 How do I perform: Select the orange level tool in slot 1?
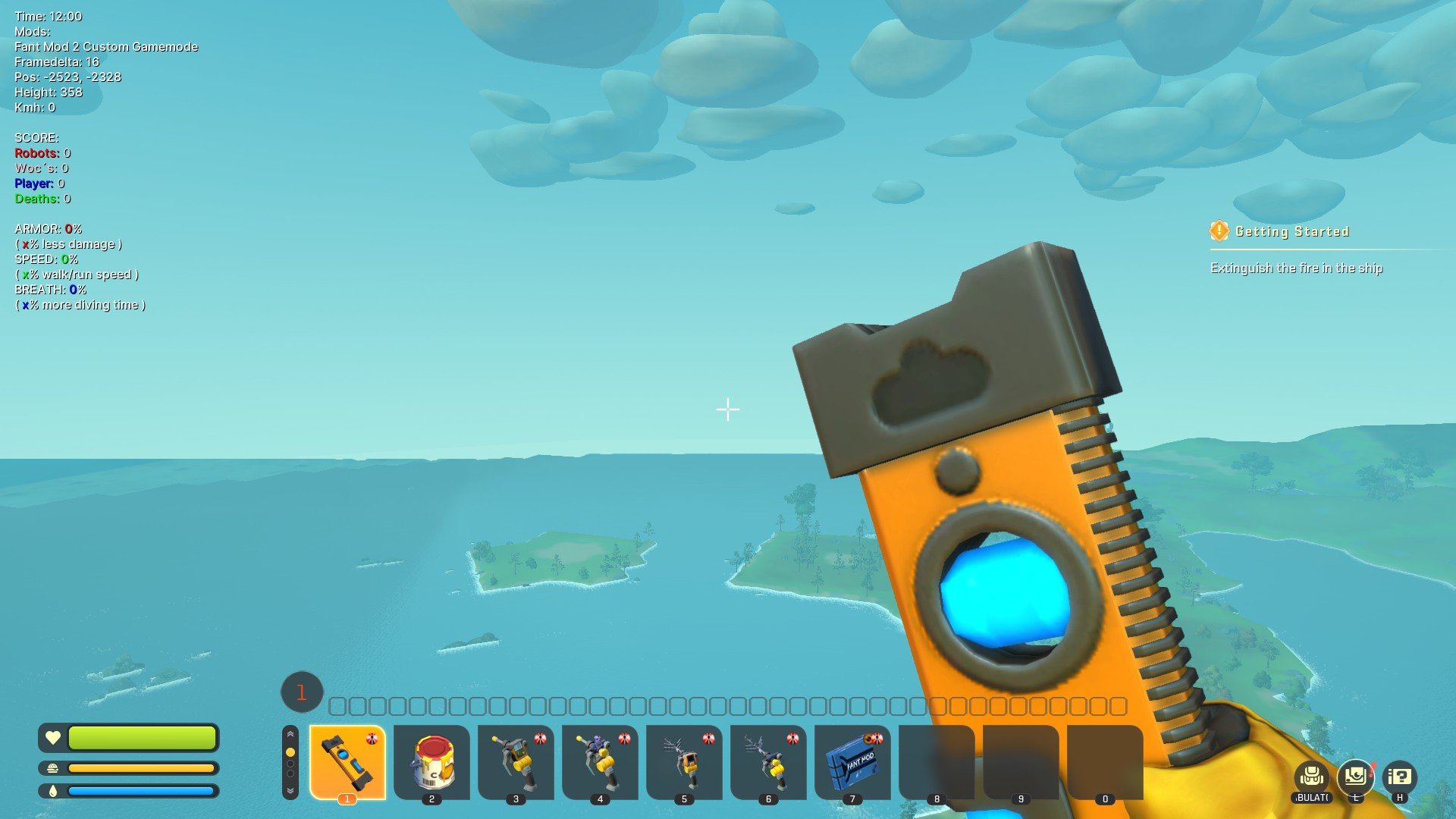point(347,761)
